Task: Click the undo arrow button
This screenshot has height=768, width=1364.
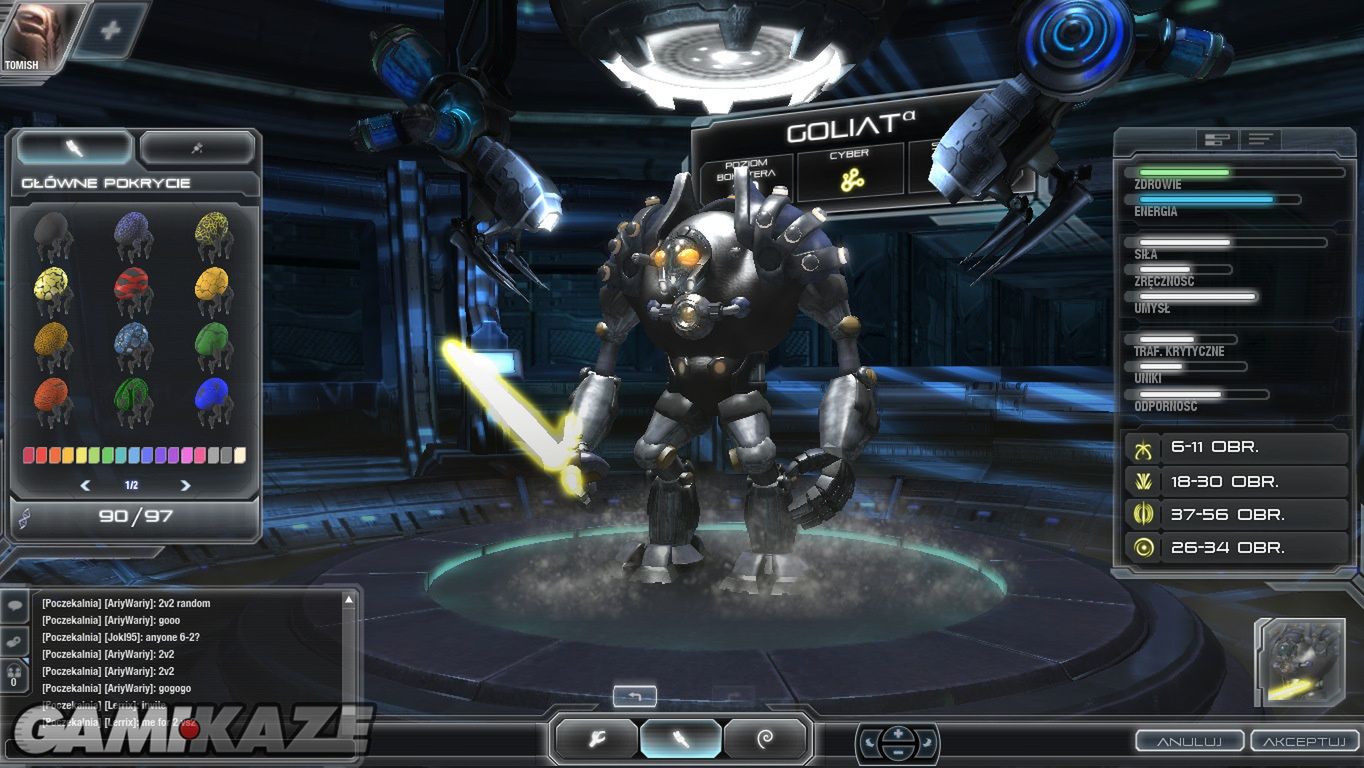Action: [x=635, y=696]
